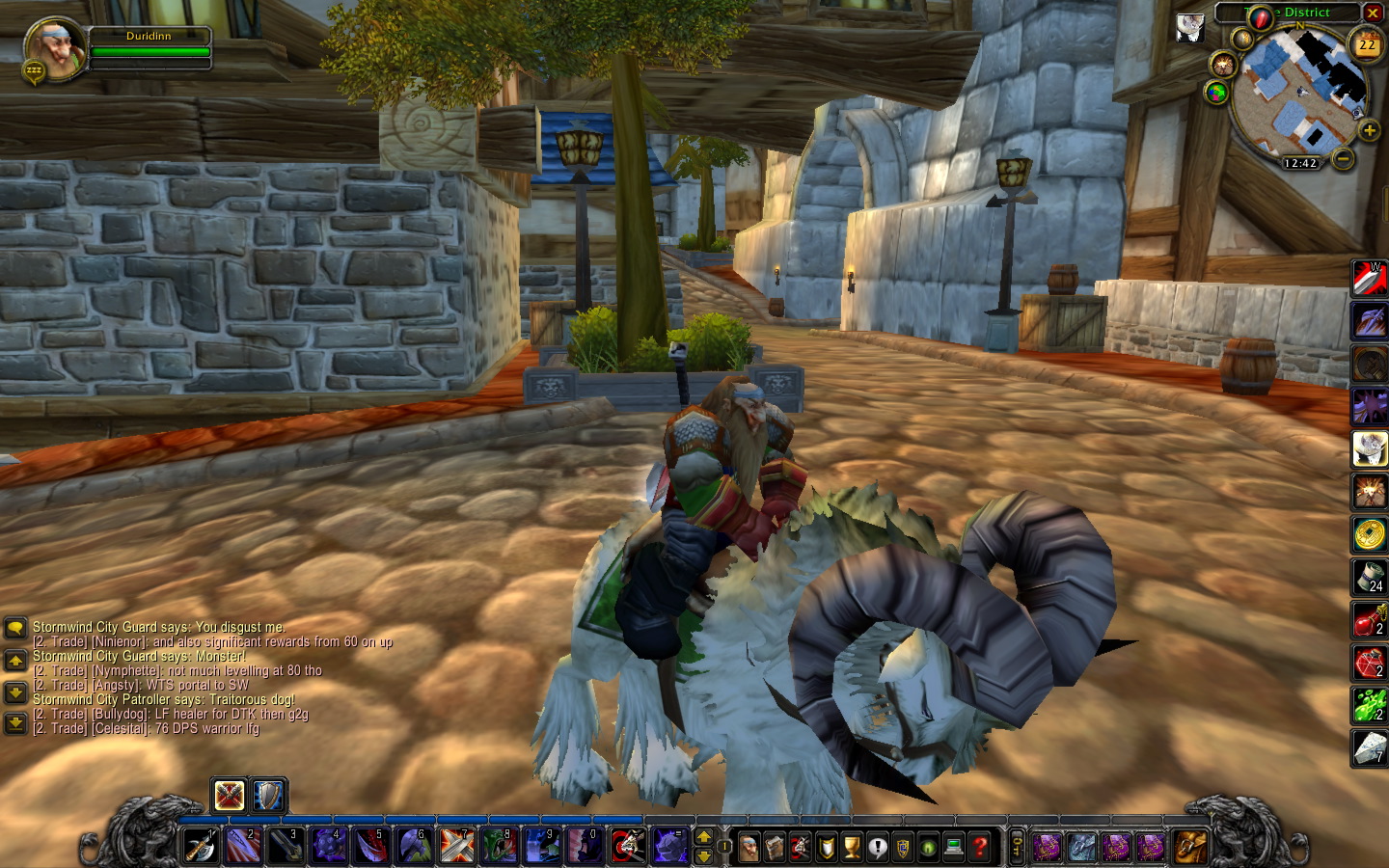The width and height of the screenshot is (1389, 868).
Task: Open the game menu computer icon
Action: 954,848
